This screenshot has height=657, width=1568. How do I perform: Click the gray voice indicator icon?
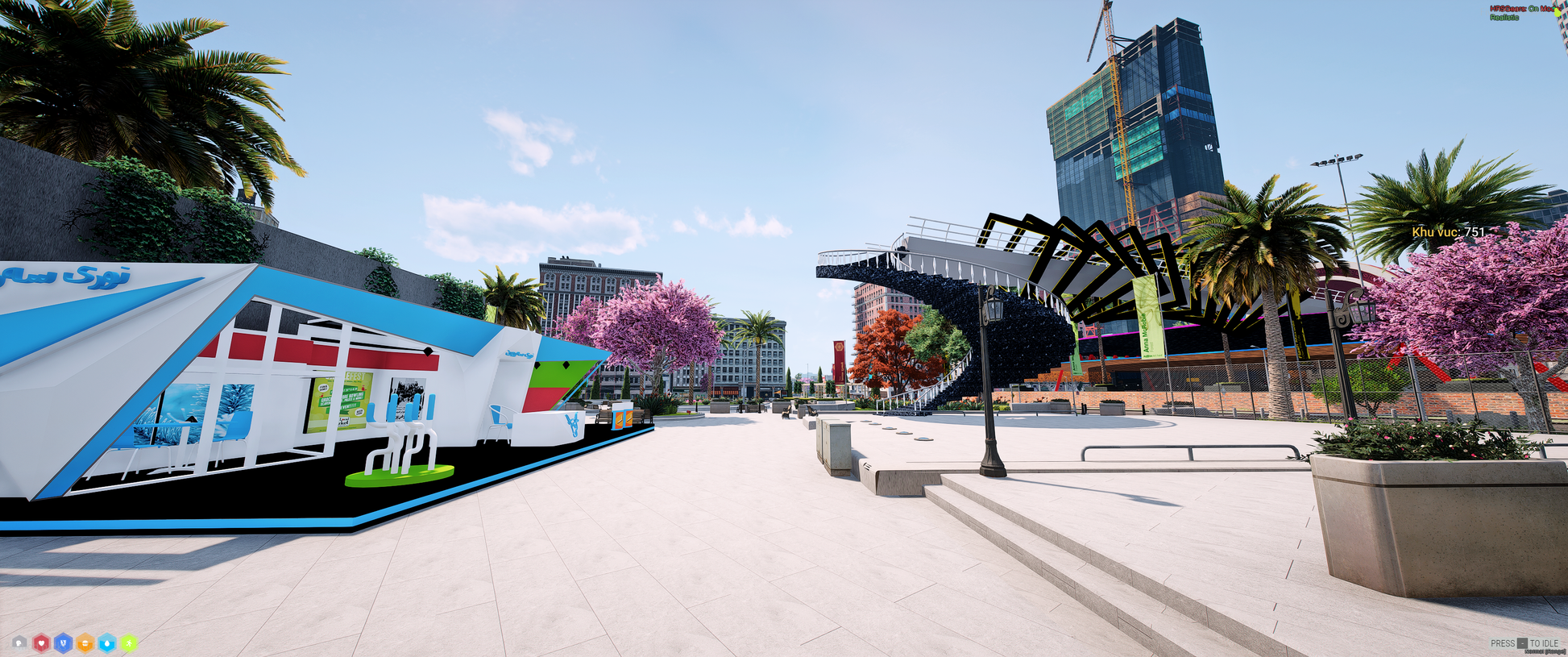(x=19, y=642)
